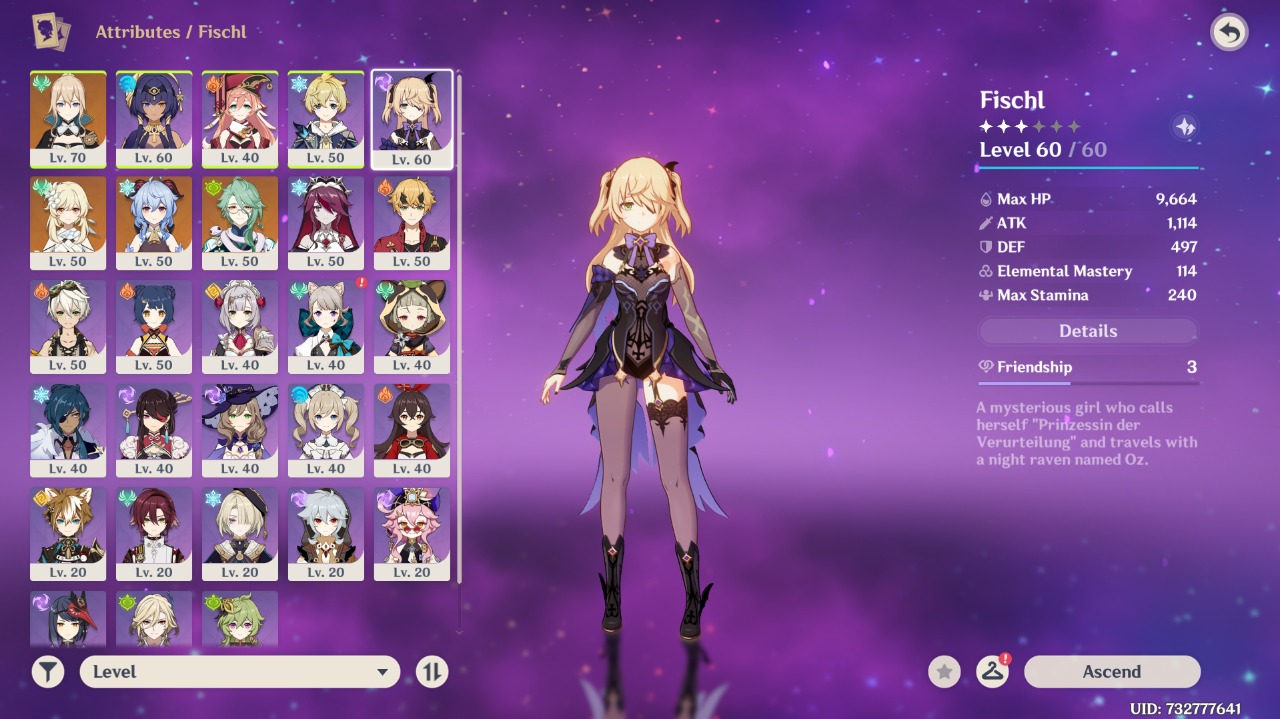Choose Noelle the maid's portrait
Screen dimensions: 1280x719
(x=240, y=327)
